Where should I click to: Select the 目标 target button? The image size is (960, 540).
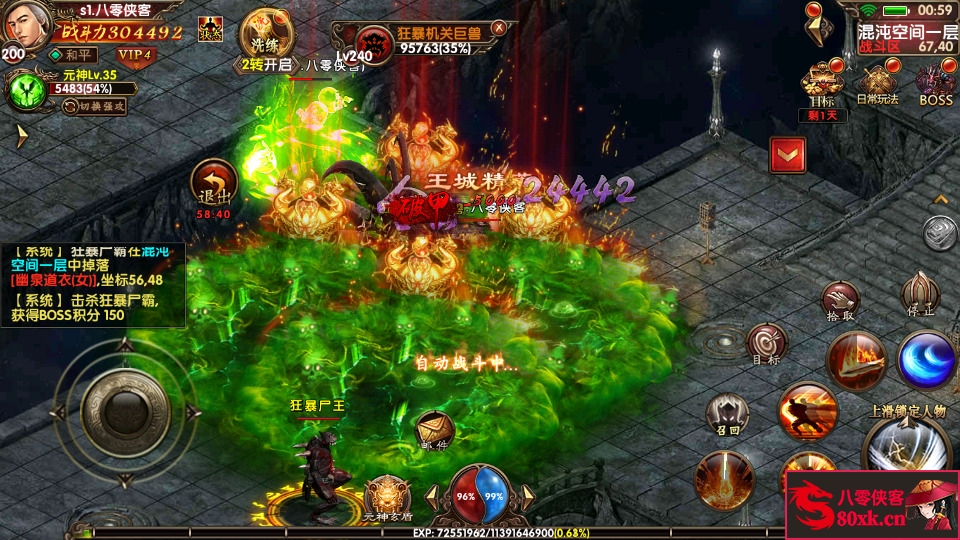767,343
